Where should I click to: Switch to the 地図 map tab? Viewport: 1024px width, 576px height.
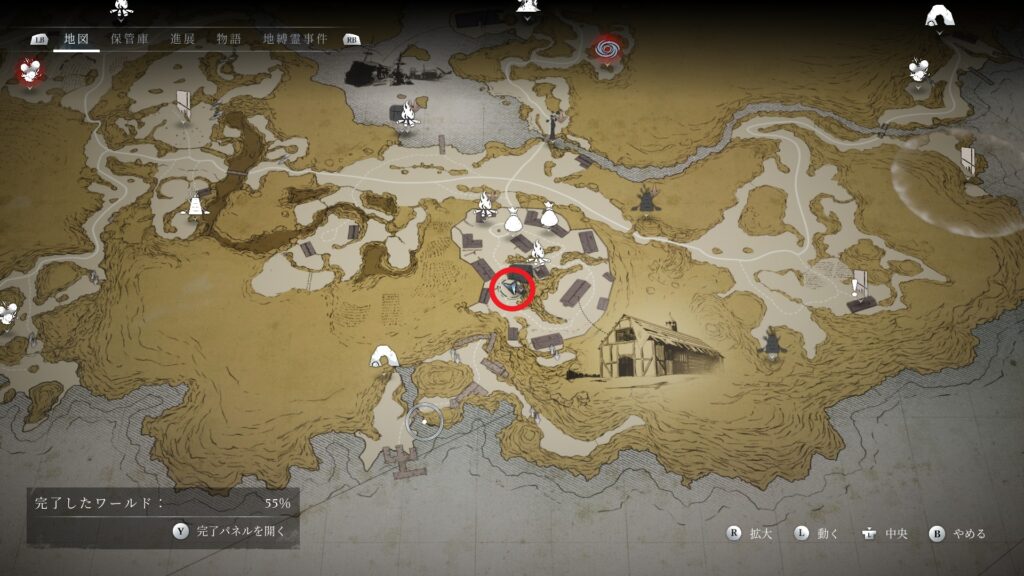point(77,39)
